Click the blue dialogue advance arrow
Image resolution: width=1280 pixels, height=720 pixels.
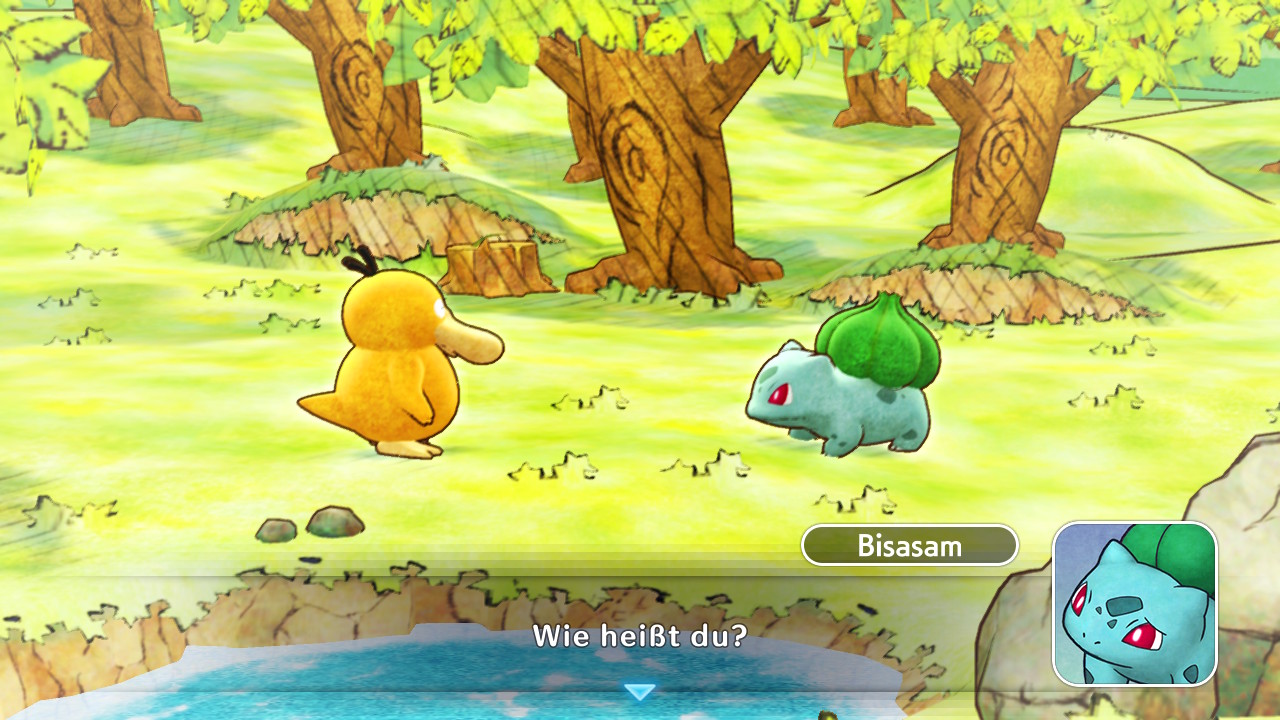[640, 689]
